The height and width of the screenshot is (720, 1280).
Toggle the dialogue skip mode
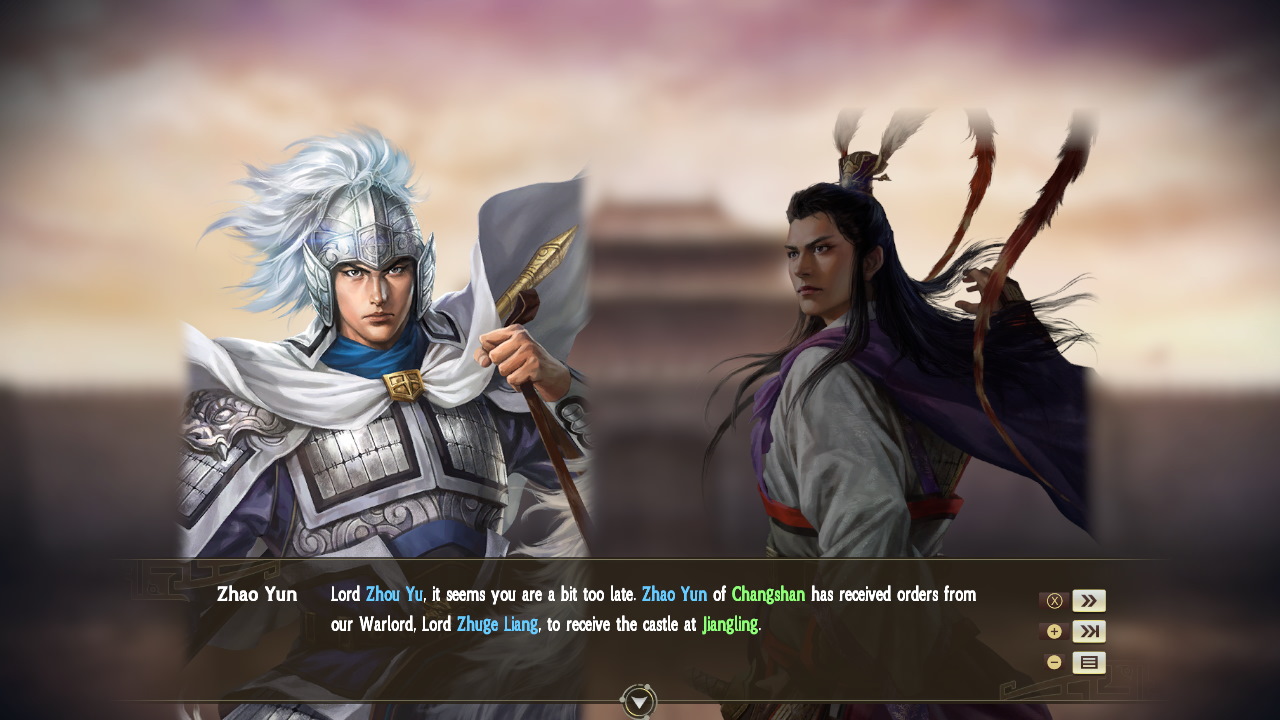(1091, 630)
